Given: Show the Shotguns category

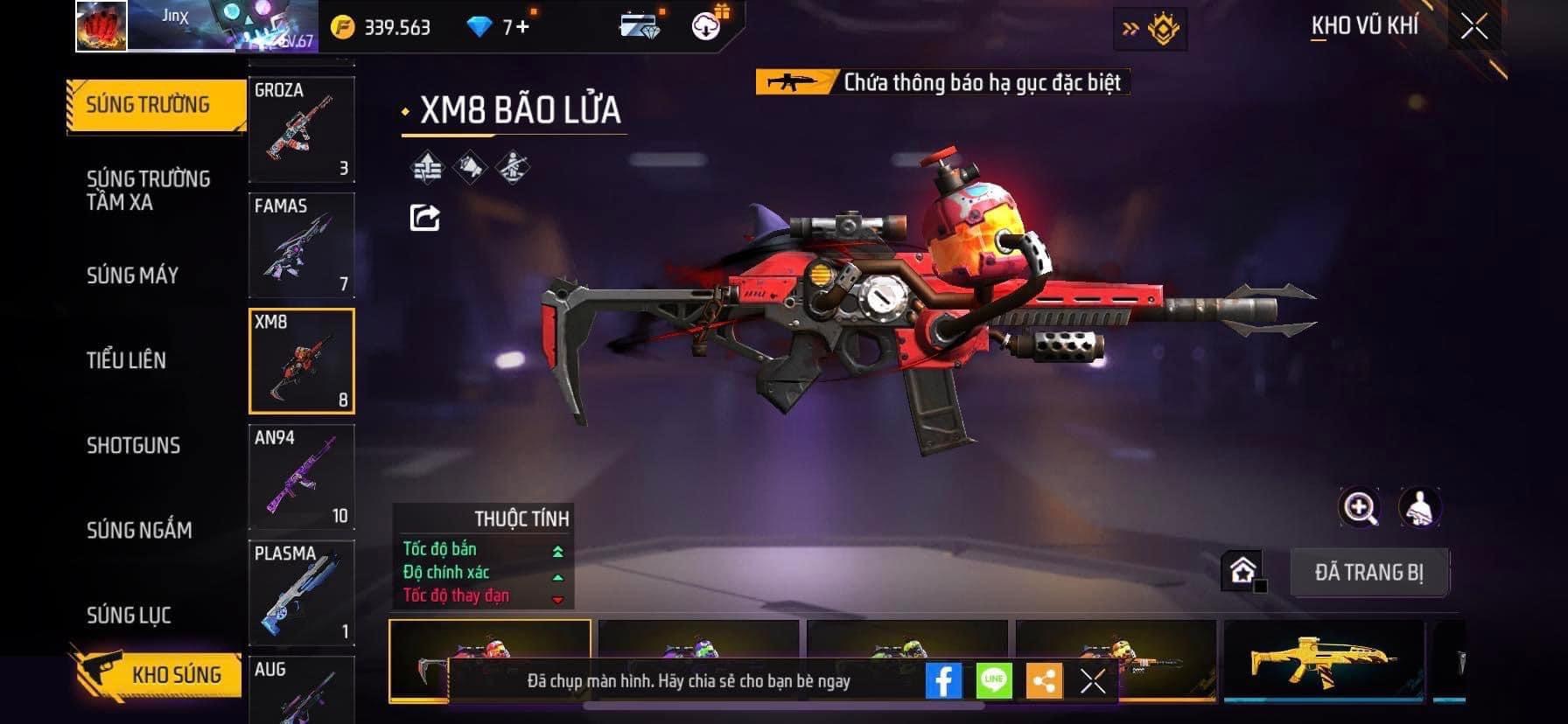Looking at the screenshot, I should pos(133,445).
